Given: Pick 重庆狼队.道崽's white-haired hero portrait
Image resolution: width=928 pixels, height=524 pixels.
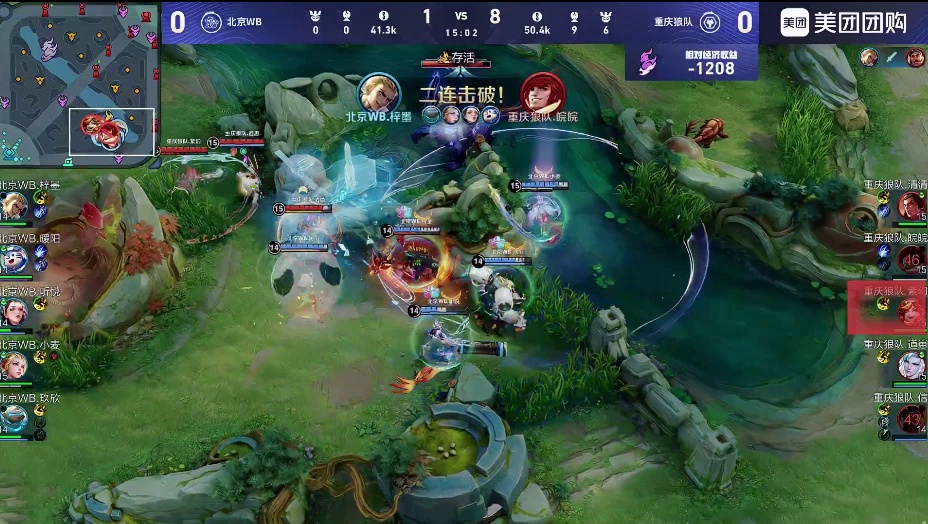Looking at the screenshot, I should (911, 365).
